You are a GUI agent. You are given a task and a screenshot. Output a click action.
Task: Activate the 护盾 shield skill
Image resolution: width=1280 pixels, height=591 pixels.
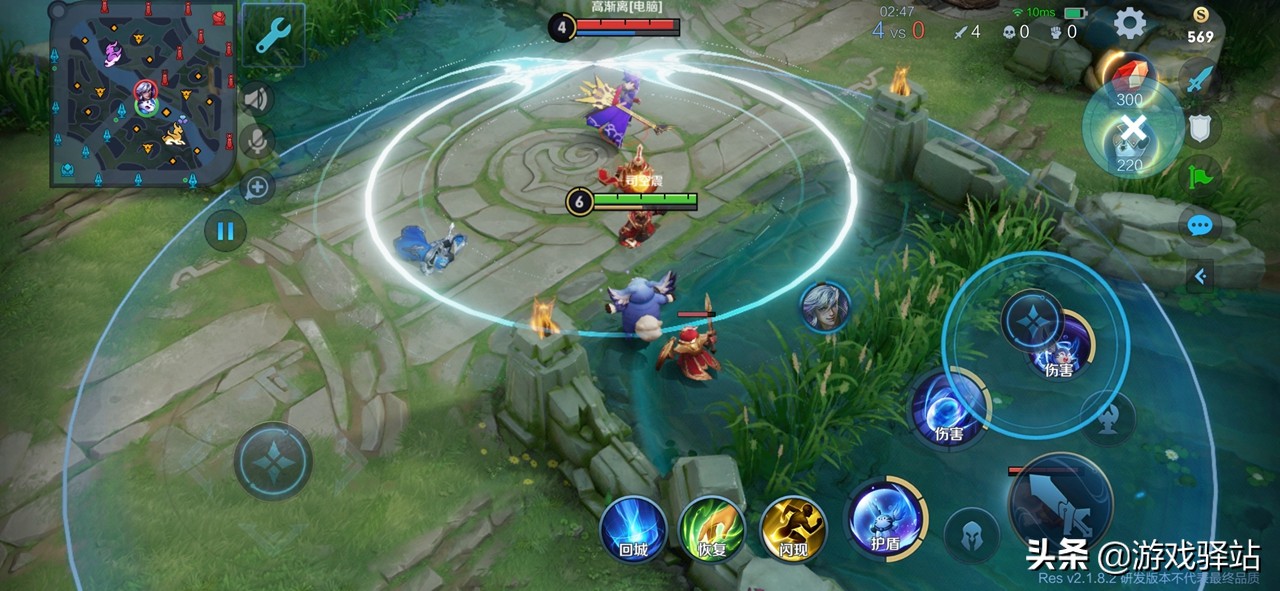(x=884, y=518)
